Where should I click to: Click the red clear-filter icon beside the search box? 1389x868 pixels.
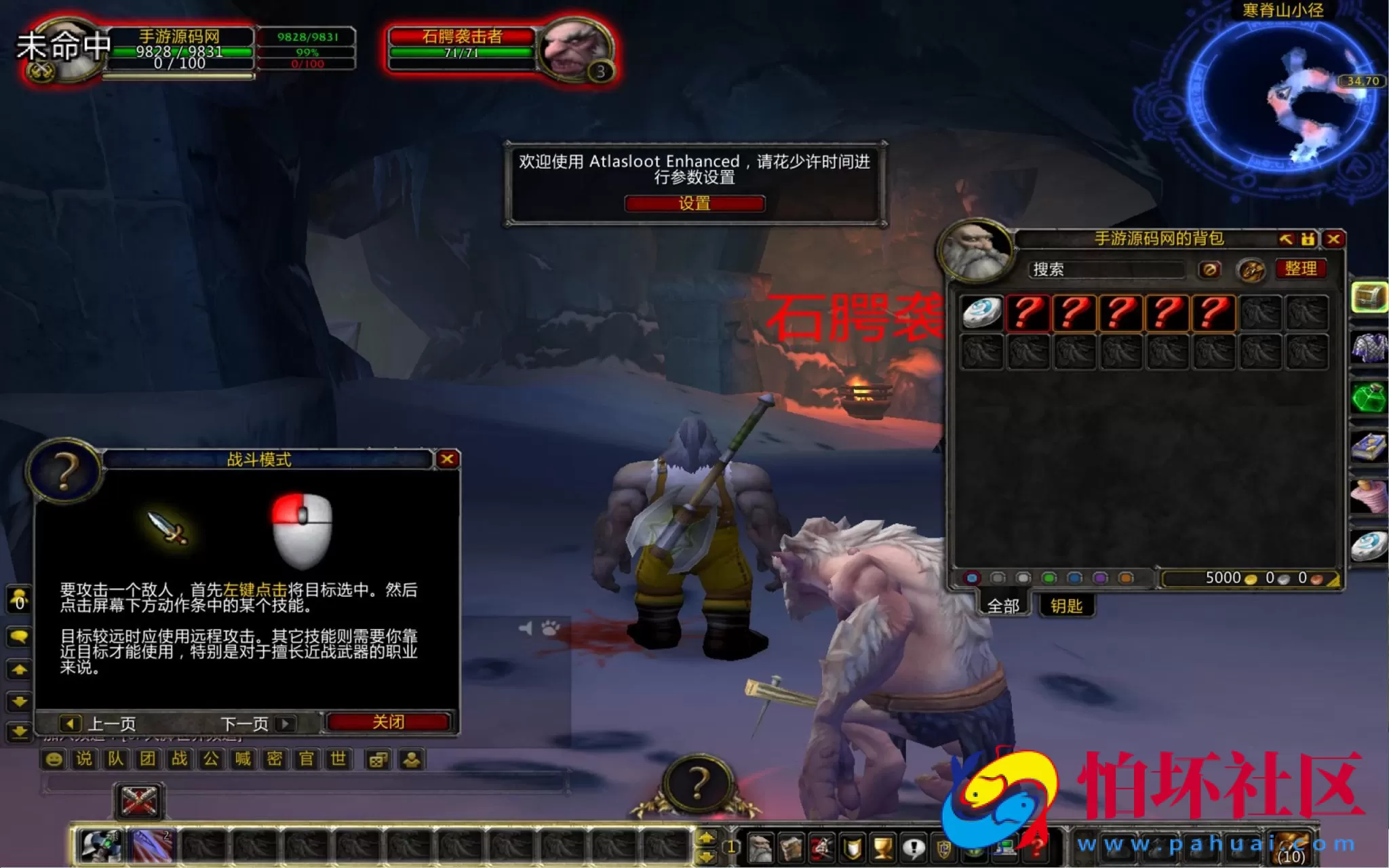tap(1210, 270)
